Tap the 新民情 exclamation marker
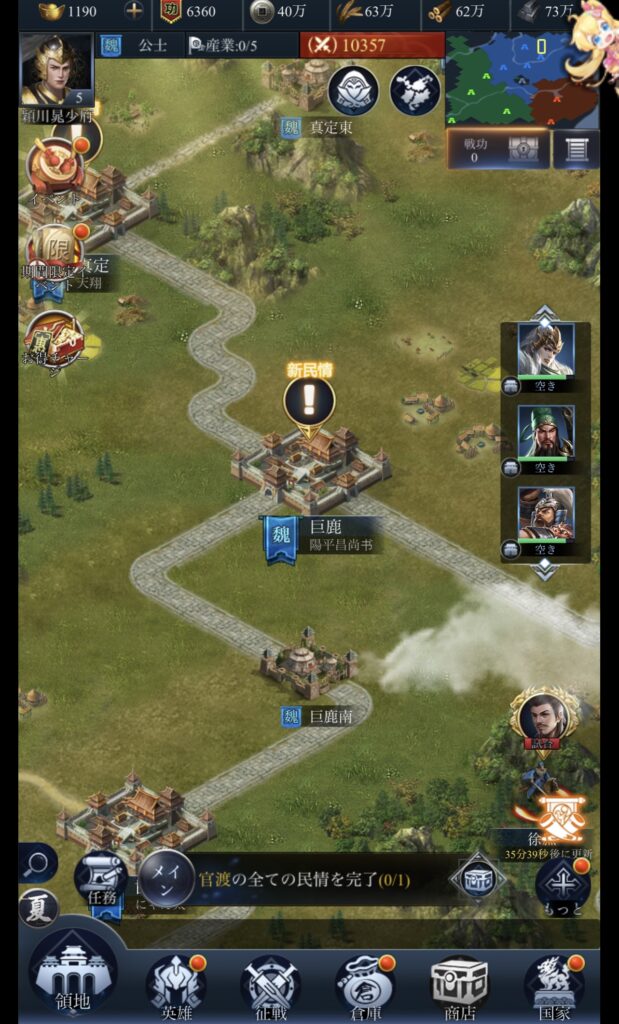619x1024 pixels. [x=309, y=401]
